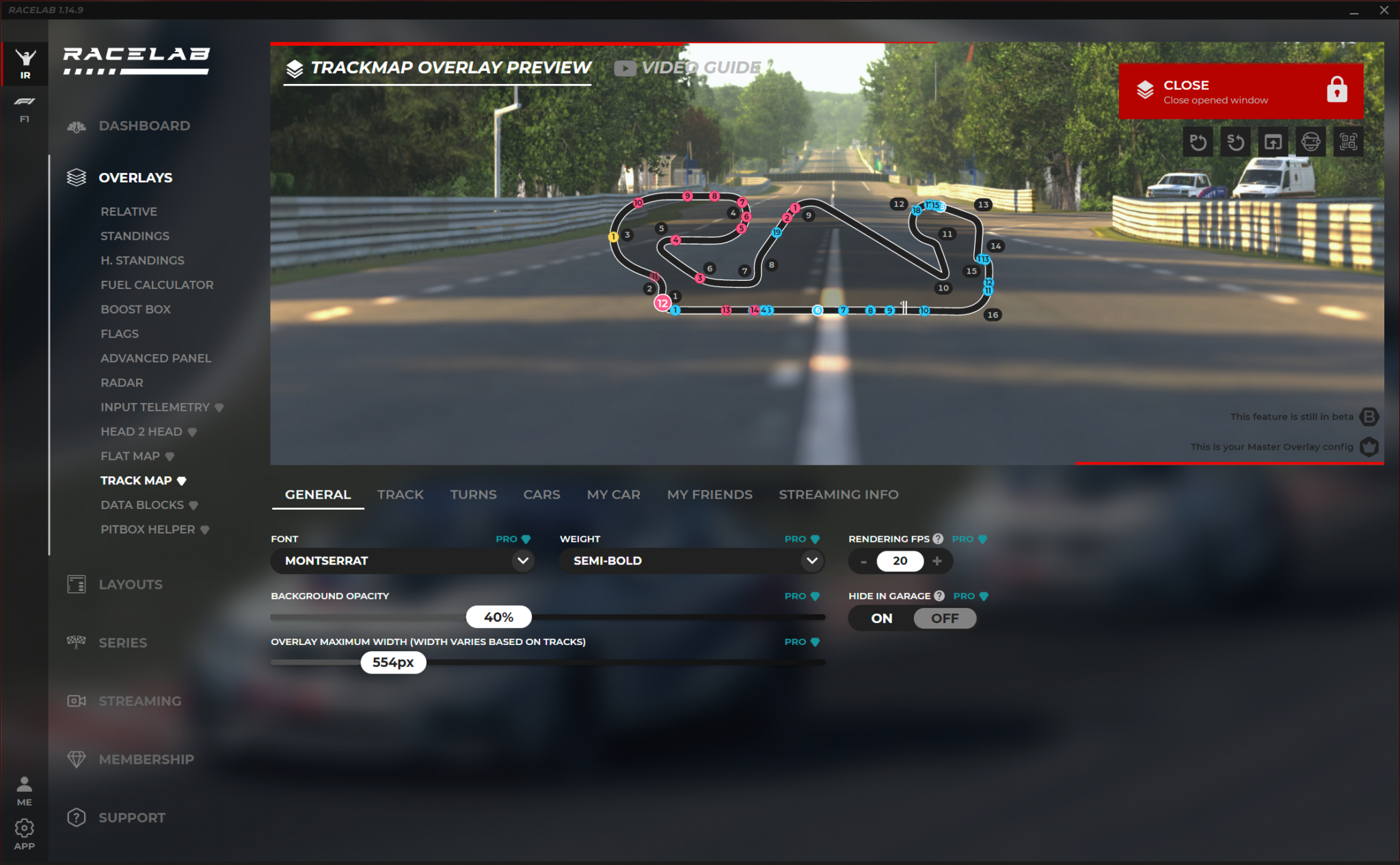Switch to the Streaming Info tab
The image size is (1400, 865).
tap(839, 494)
